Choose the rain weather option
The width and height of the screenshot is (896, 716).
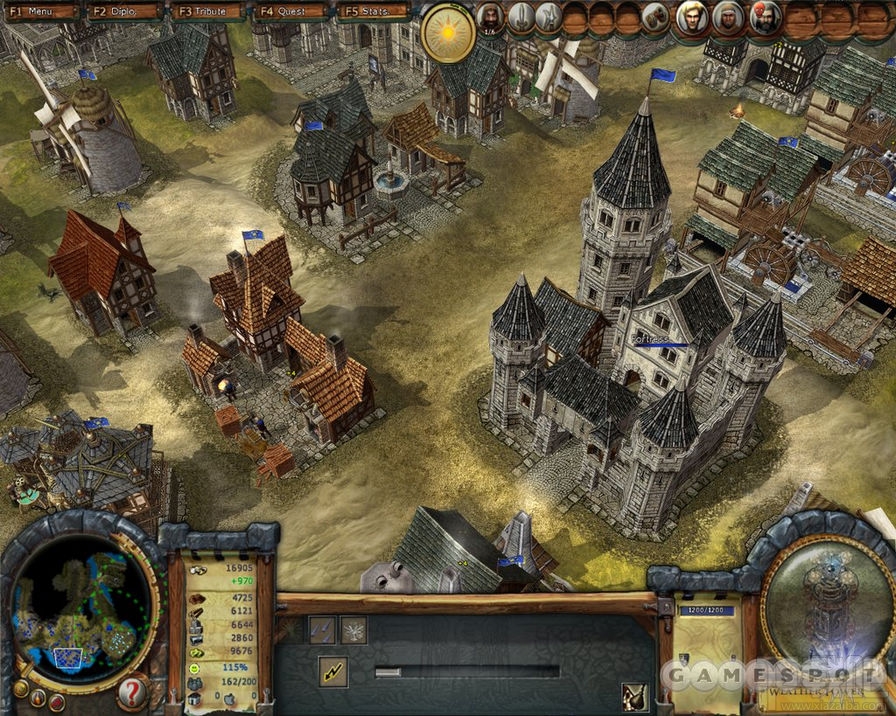pyautogui.click(x=322, y=629)
